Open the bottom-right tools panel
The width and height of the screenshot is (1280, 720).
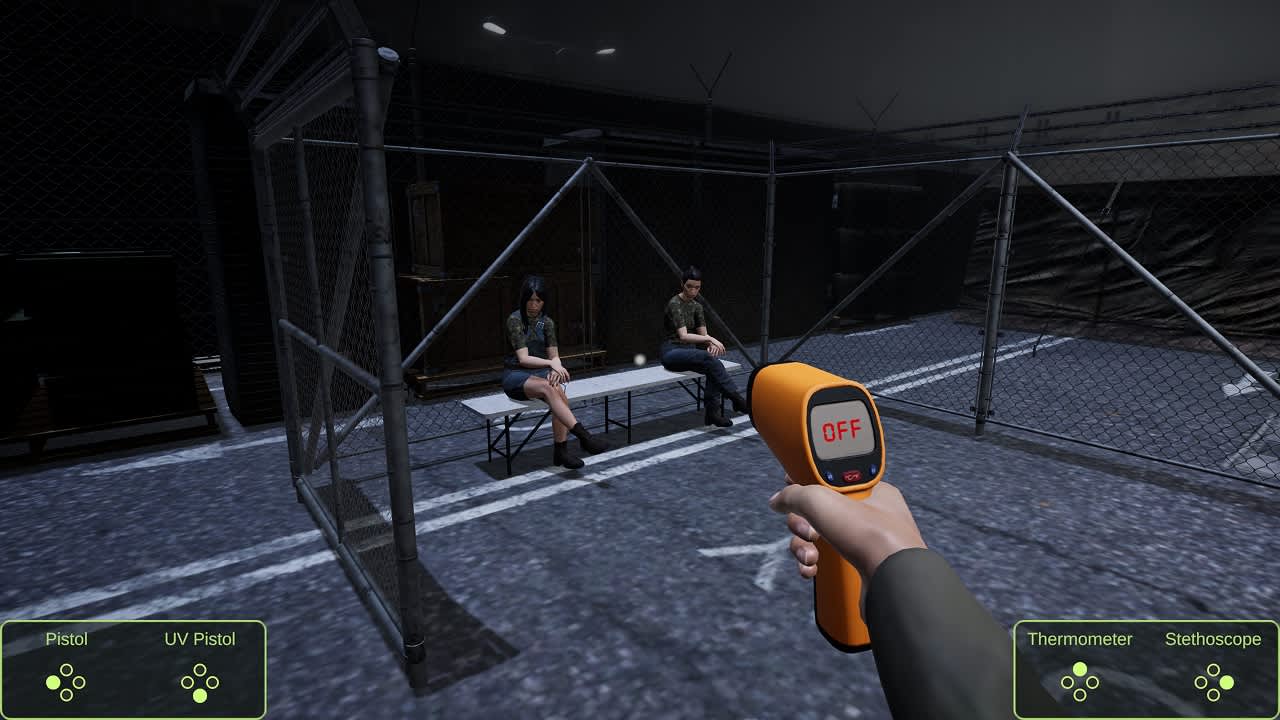point(1145,668)
